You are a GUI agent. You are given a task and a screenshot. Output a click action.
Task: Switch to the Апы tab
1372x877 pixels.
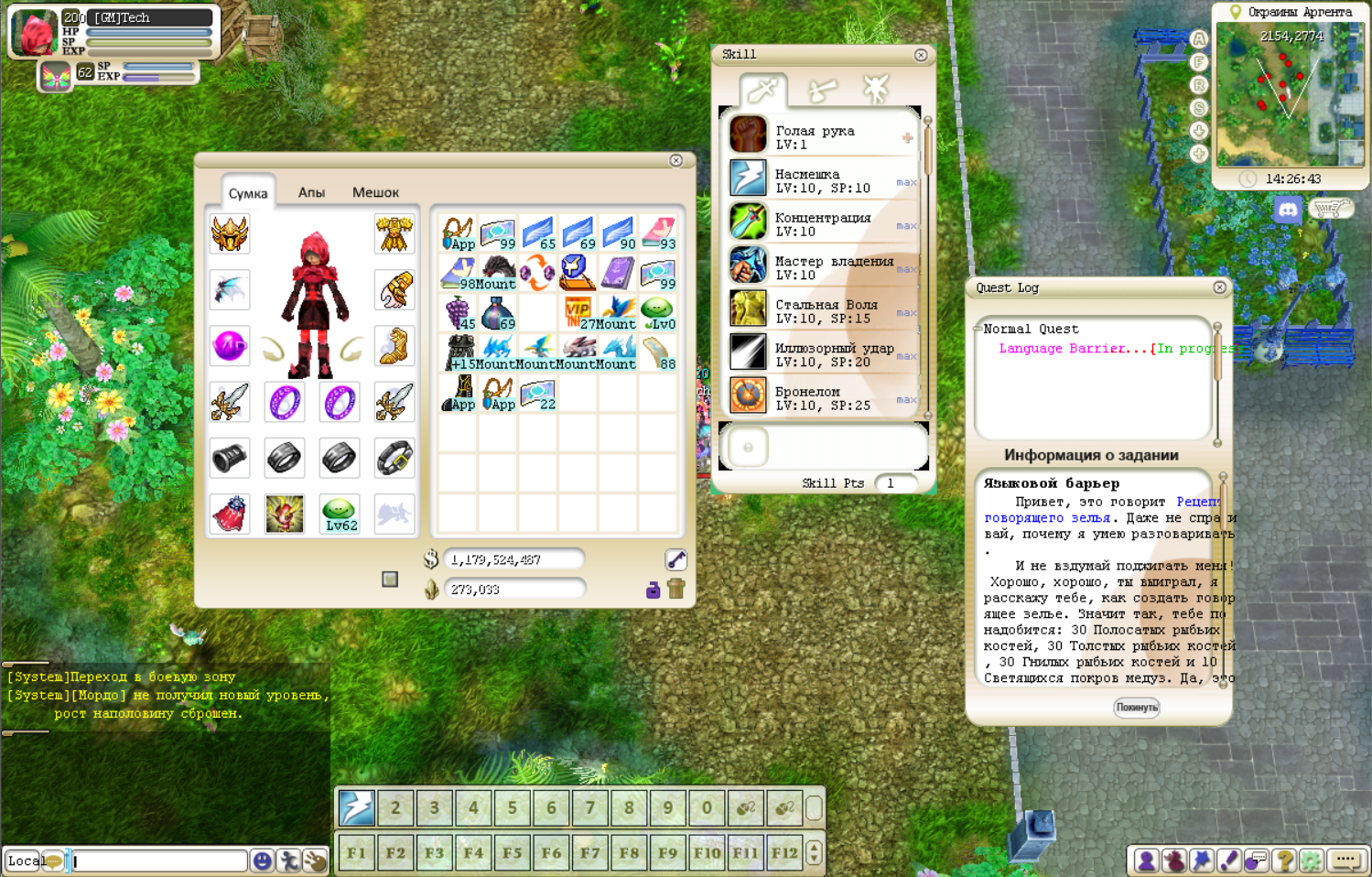(311, 192)
